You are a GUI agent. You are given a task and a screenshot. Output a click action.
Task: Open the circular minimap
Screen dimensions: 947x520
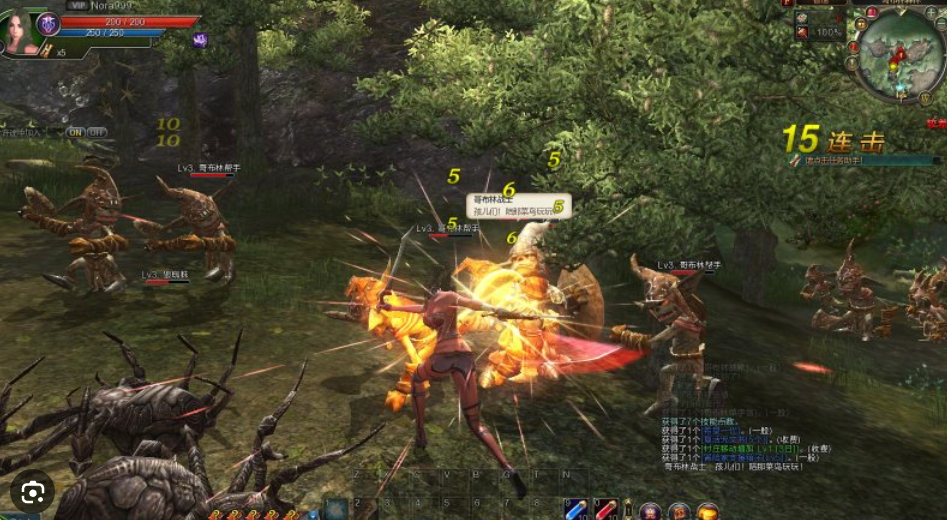900,53
